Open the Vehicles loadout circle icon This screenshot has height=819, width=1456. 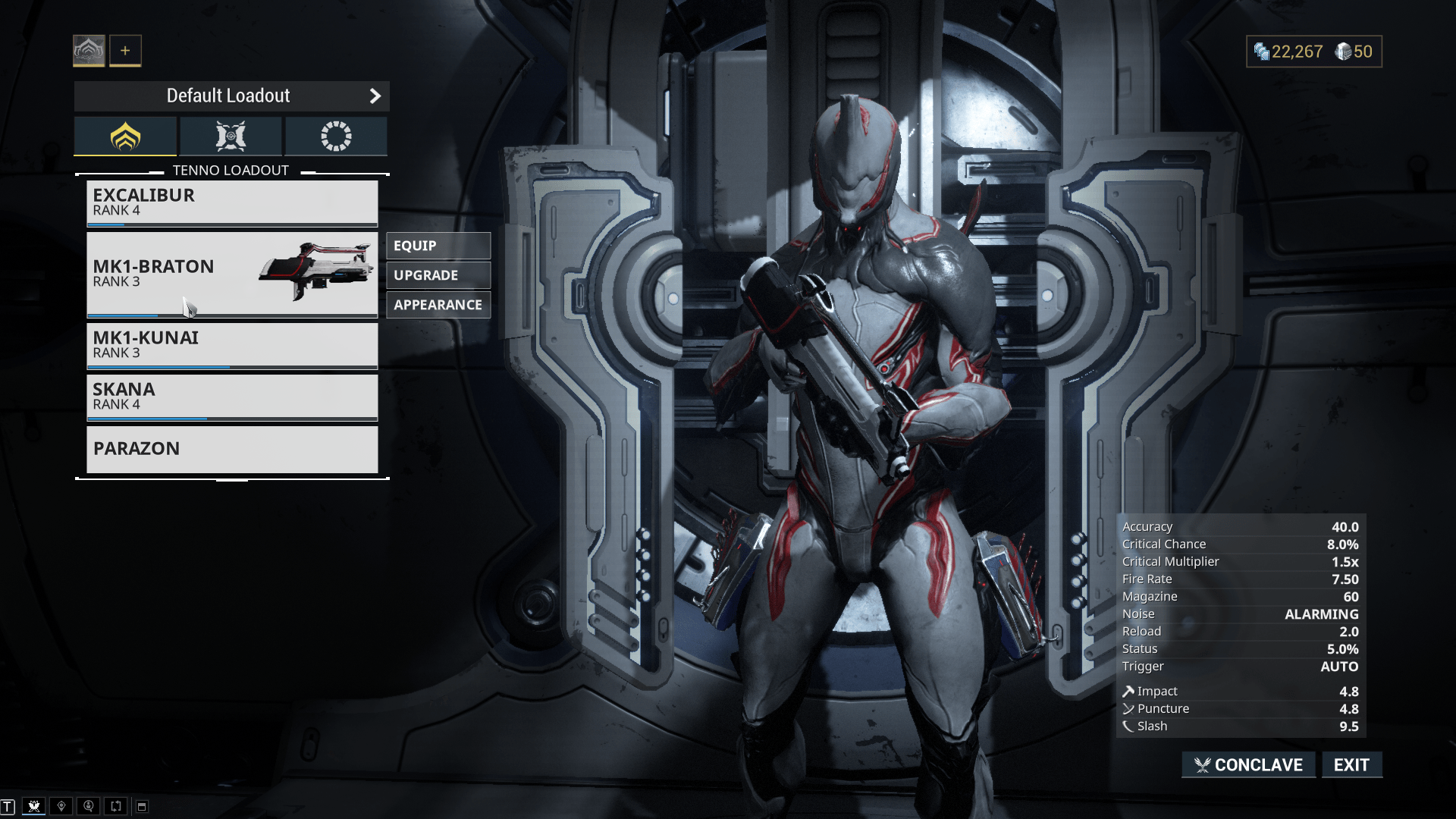[336, 136]
